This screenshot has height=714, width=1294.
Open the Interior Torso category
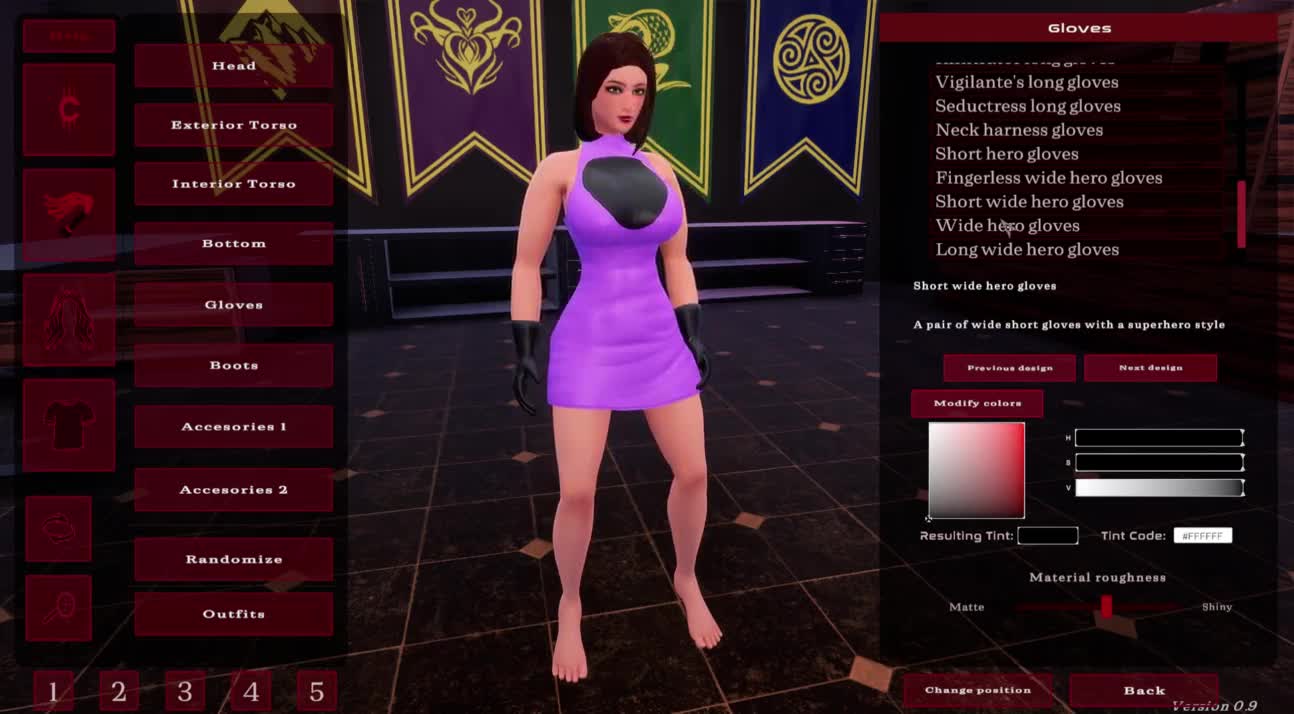233,184
